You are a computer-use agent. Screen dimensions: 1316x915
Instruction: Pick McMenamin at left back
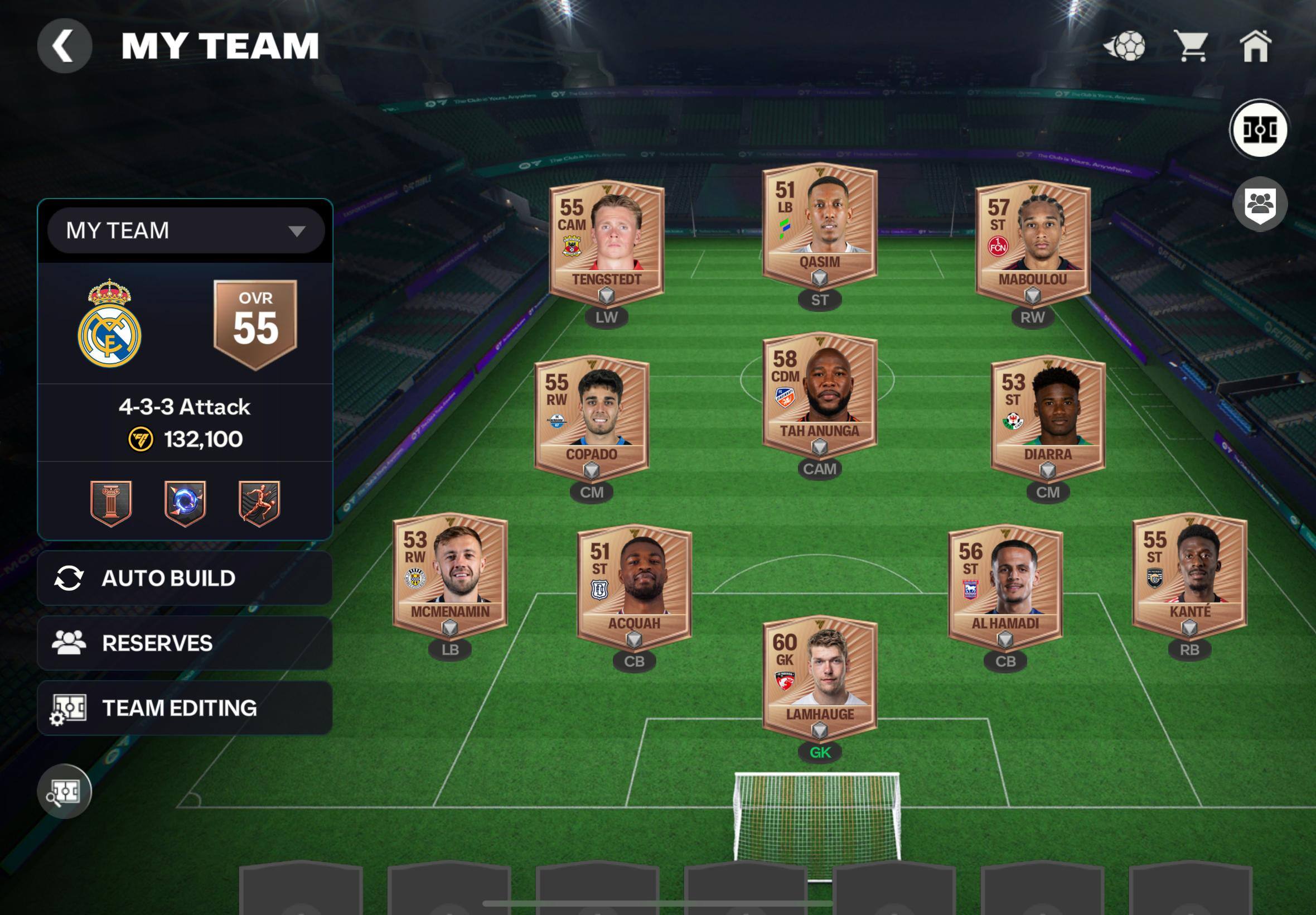pos(450,574)
